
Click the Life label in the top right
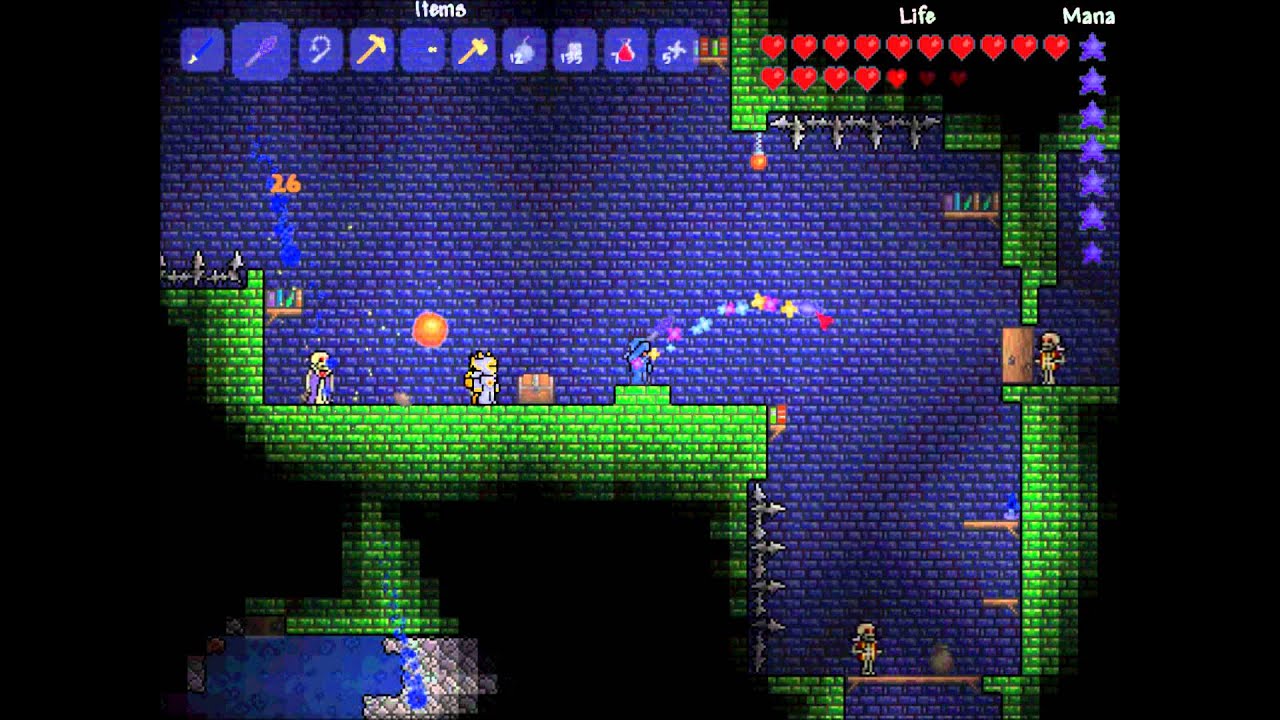[918, 16]
